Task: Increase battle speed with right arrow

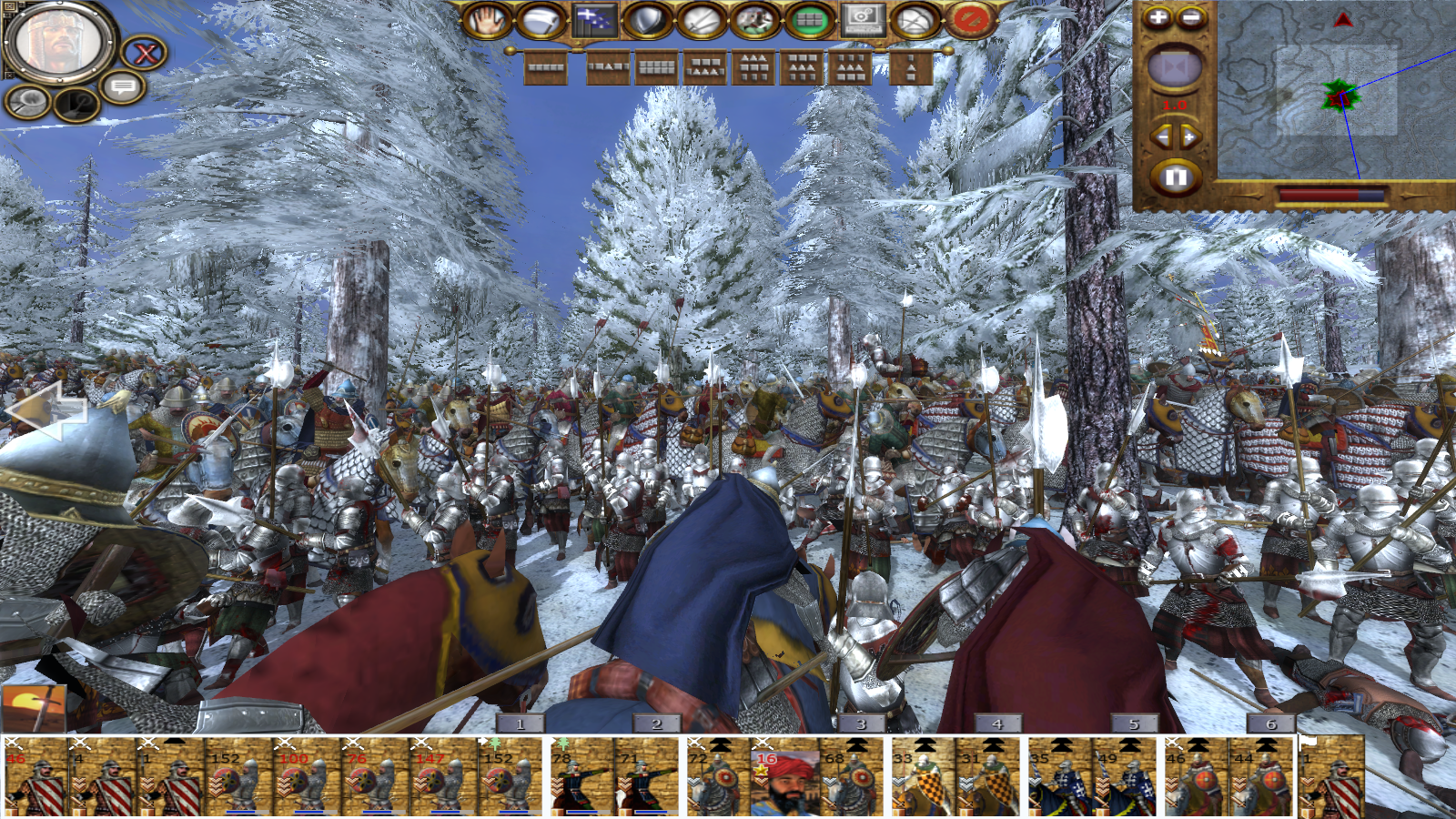Action: coord(1189,137)
